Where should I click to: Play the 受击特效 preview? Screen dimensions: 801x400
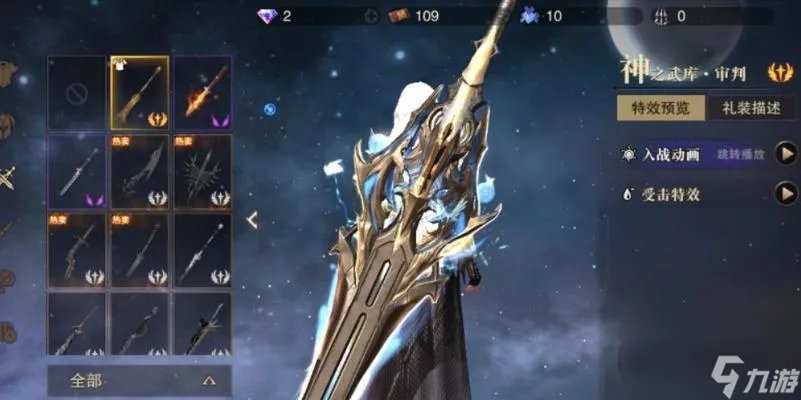point(787,194)
